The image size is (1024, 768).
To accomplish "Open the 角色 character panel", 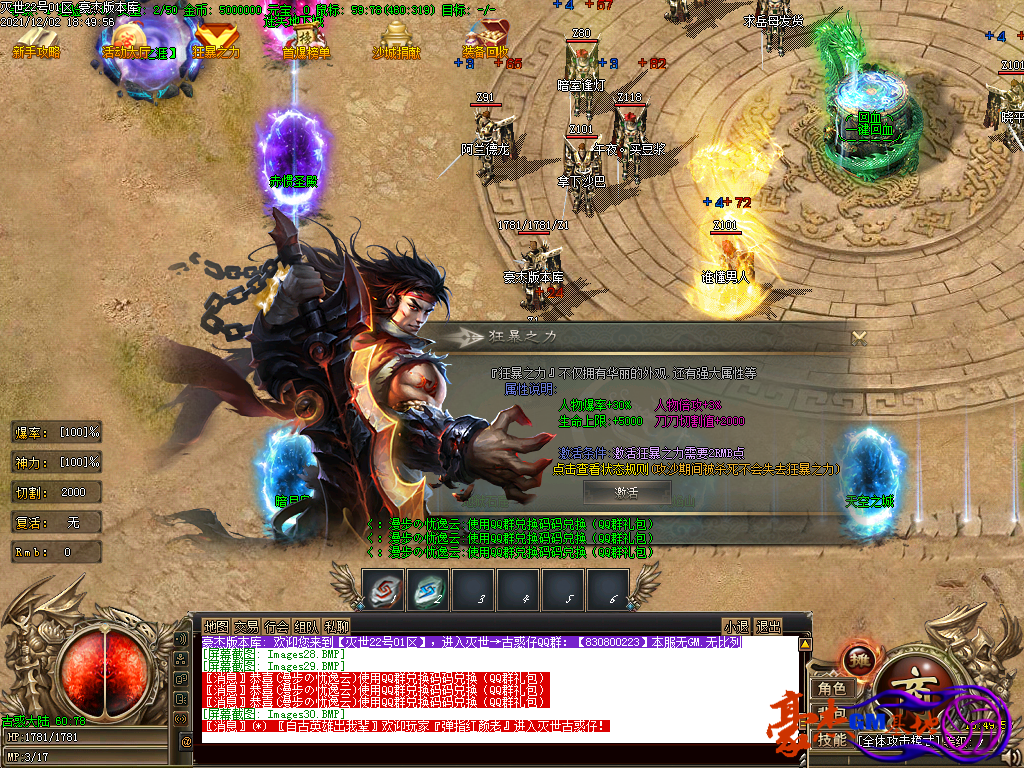I will click(832, 688).
